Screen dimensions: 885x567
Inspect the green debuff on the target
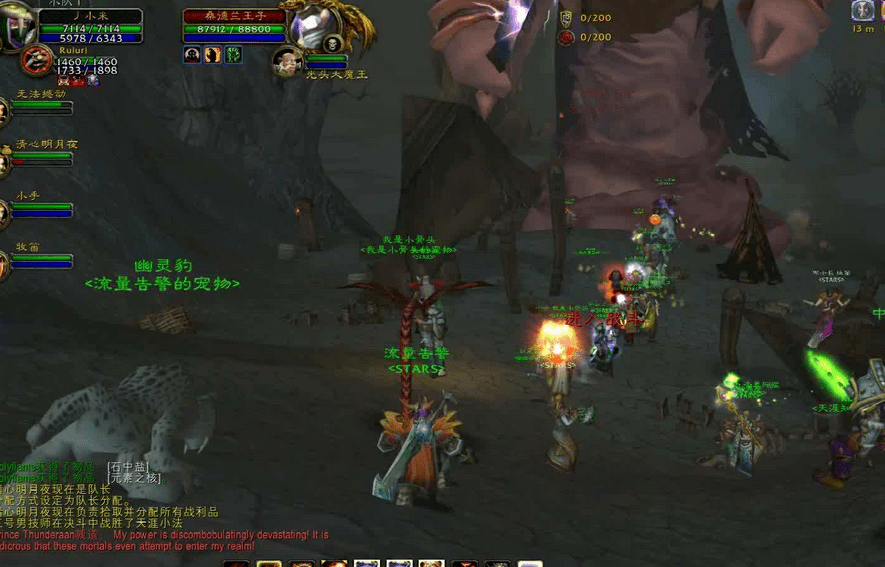click(x=233, y=55)
